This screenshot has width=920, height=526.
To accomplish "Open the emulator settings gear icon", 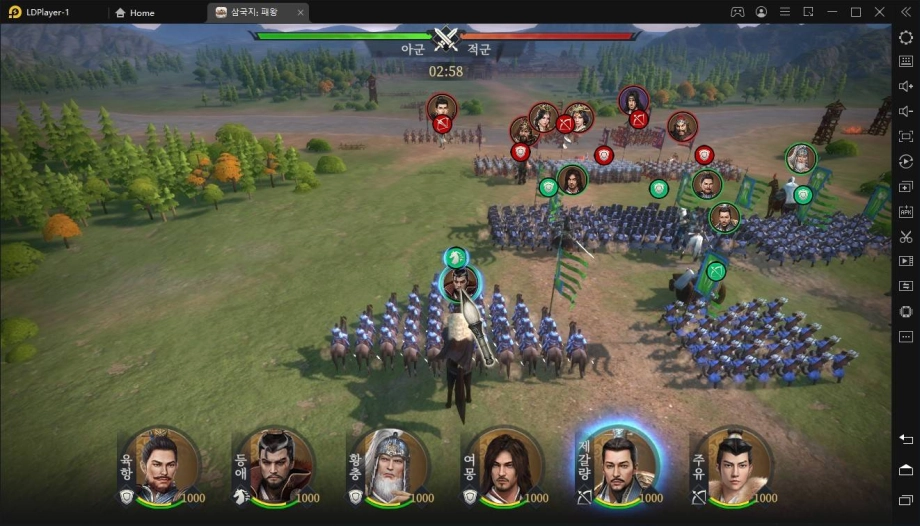I will point(905,37).
